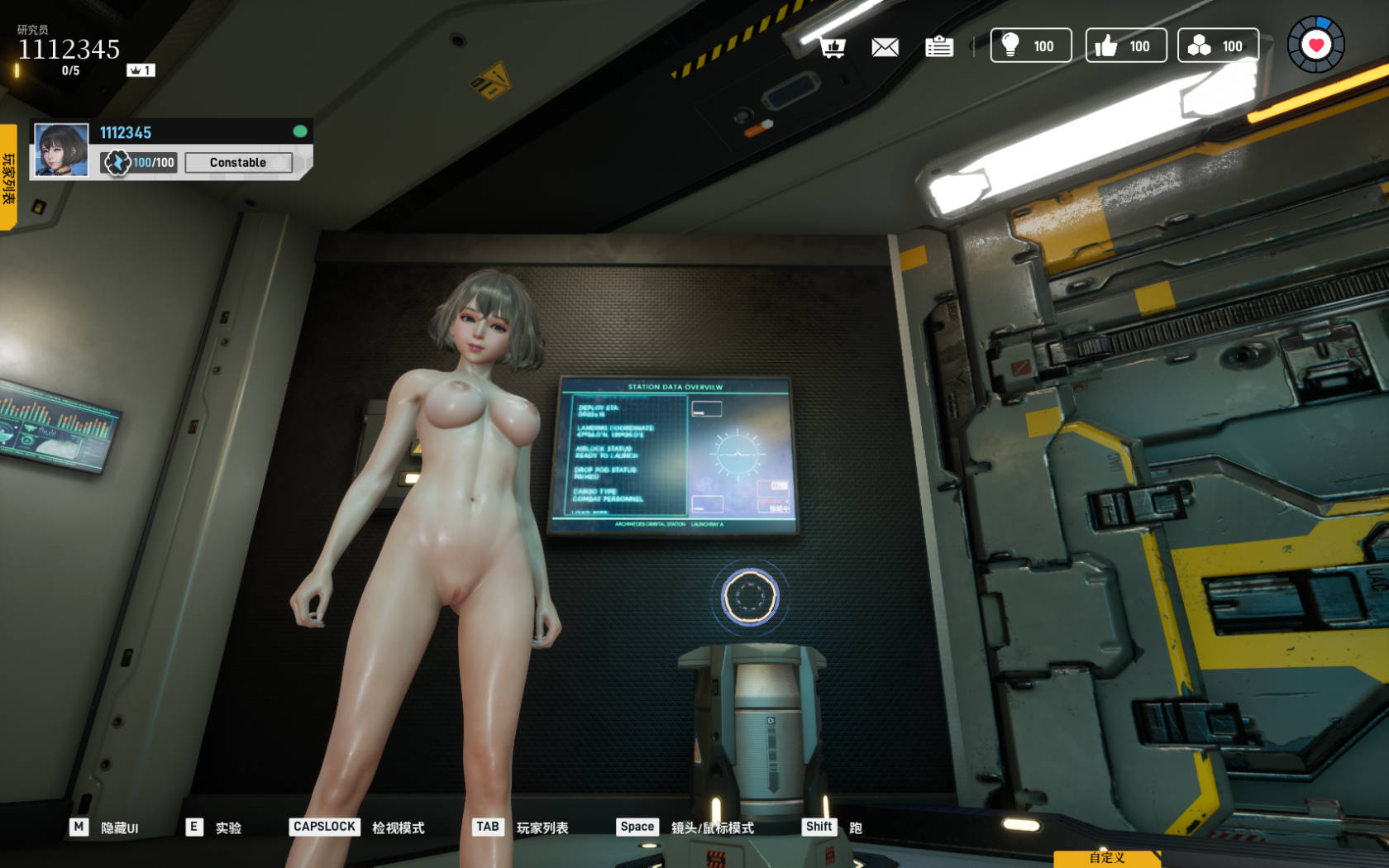The height and width of the screenshot is (868, 1389).
Task: Click the thumbs-up likes counter
Action: pos(1125,45)
